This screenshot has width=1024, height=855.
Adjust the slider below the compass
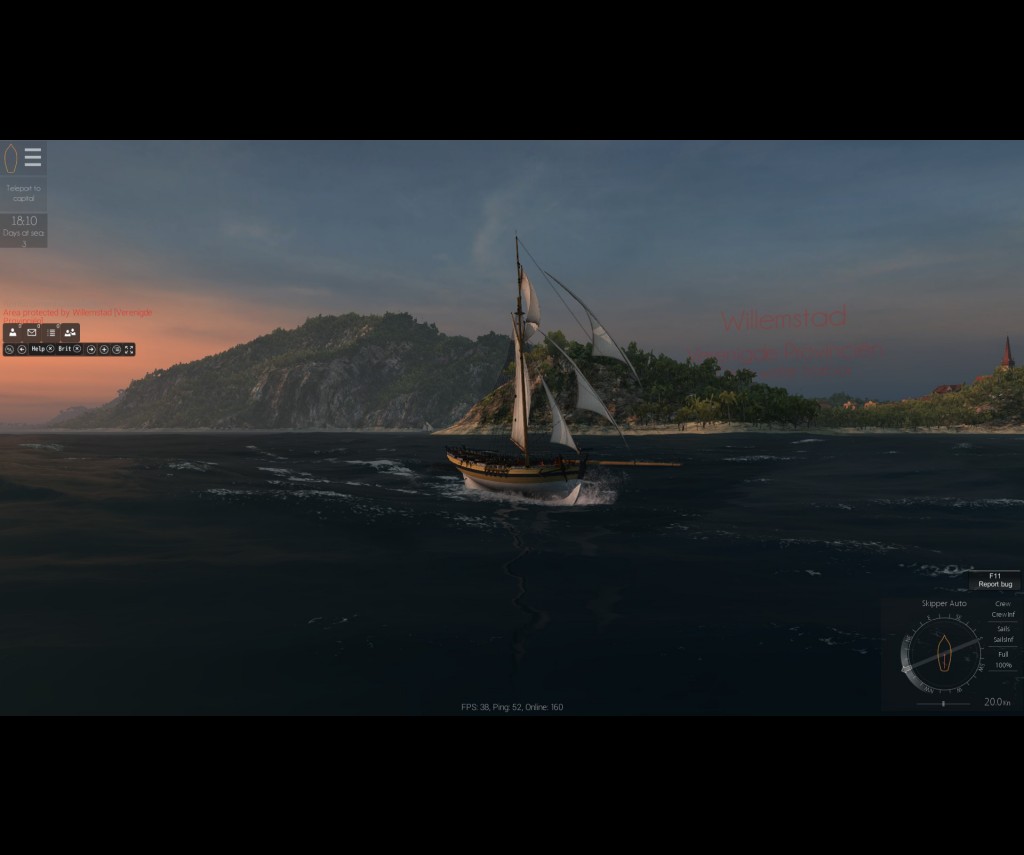coord(943,703)
